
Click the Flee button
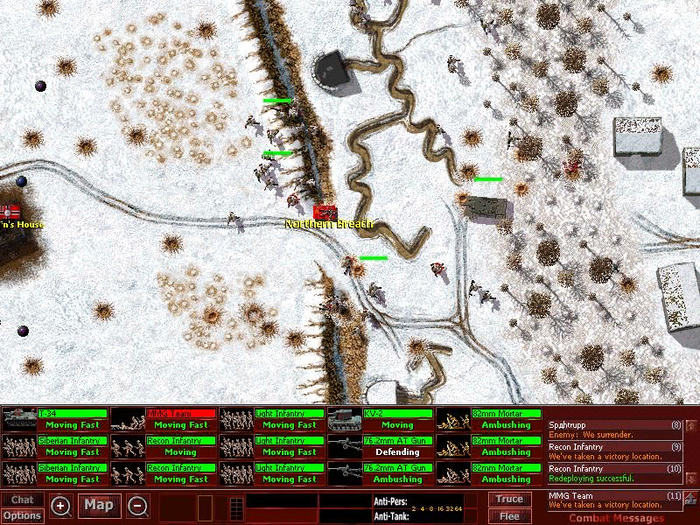[x=509, y=515]
